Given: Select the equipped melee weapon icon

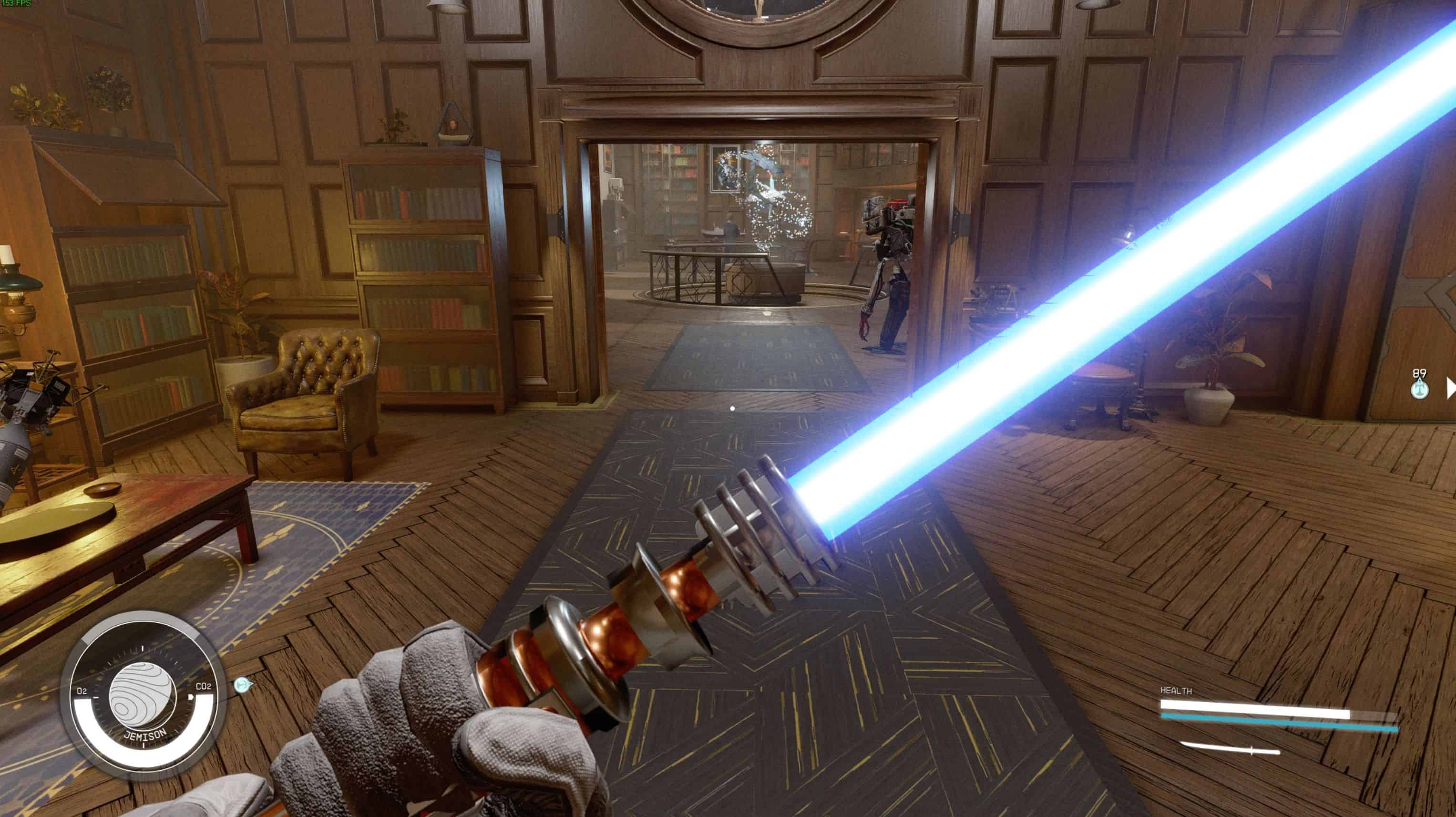Looking at the screenshot, I should pos(1230,749).
